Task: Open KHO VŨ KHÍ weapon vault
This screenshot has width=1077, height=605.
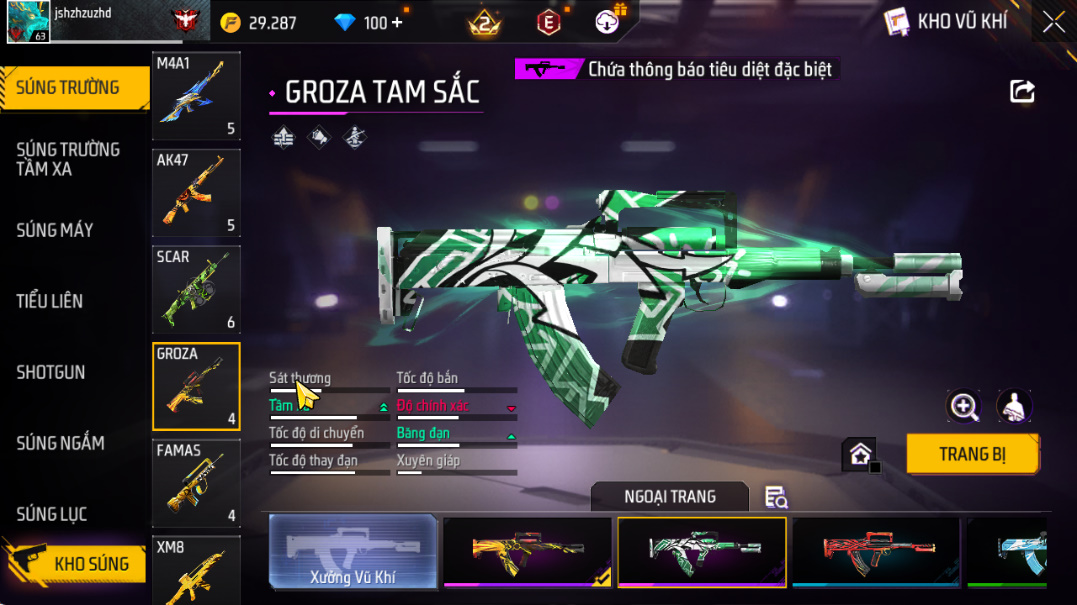Action: pos(946,21)
